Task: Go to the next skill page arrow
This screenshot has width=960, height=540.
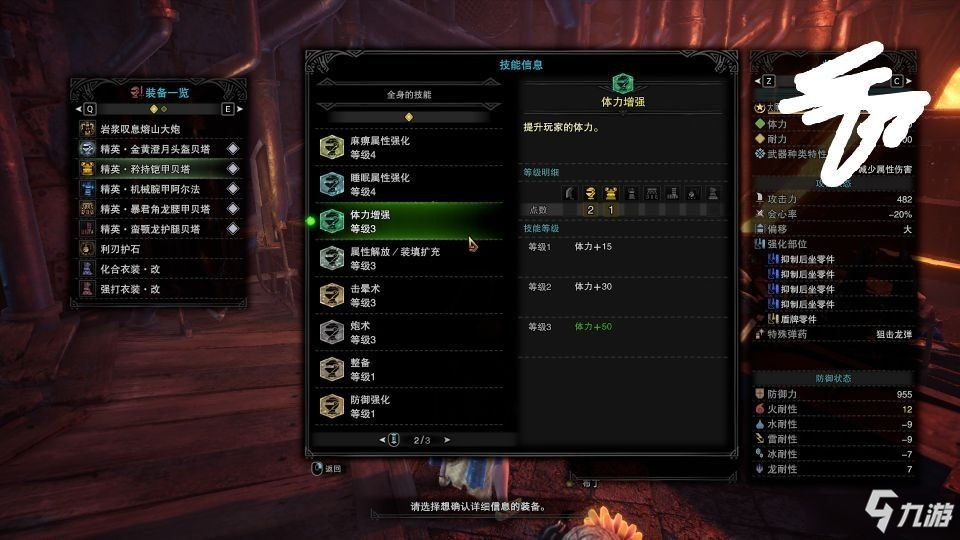Action: point(447,440)
